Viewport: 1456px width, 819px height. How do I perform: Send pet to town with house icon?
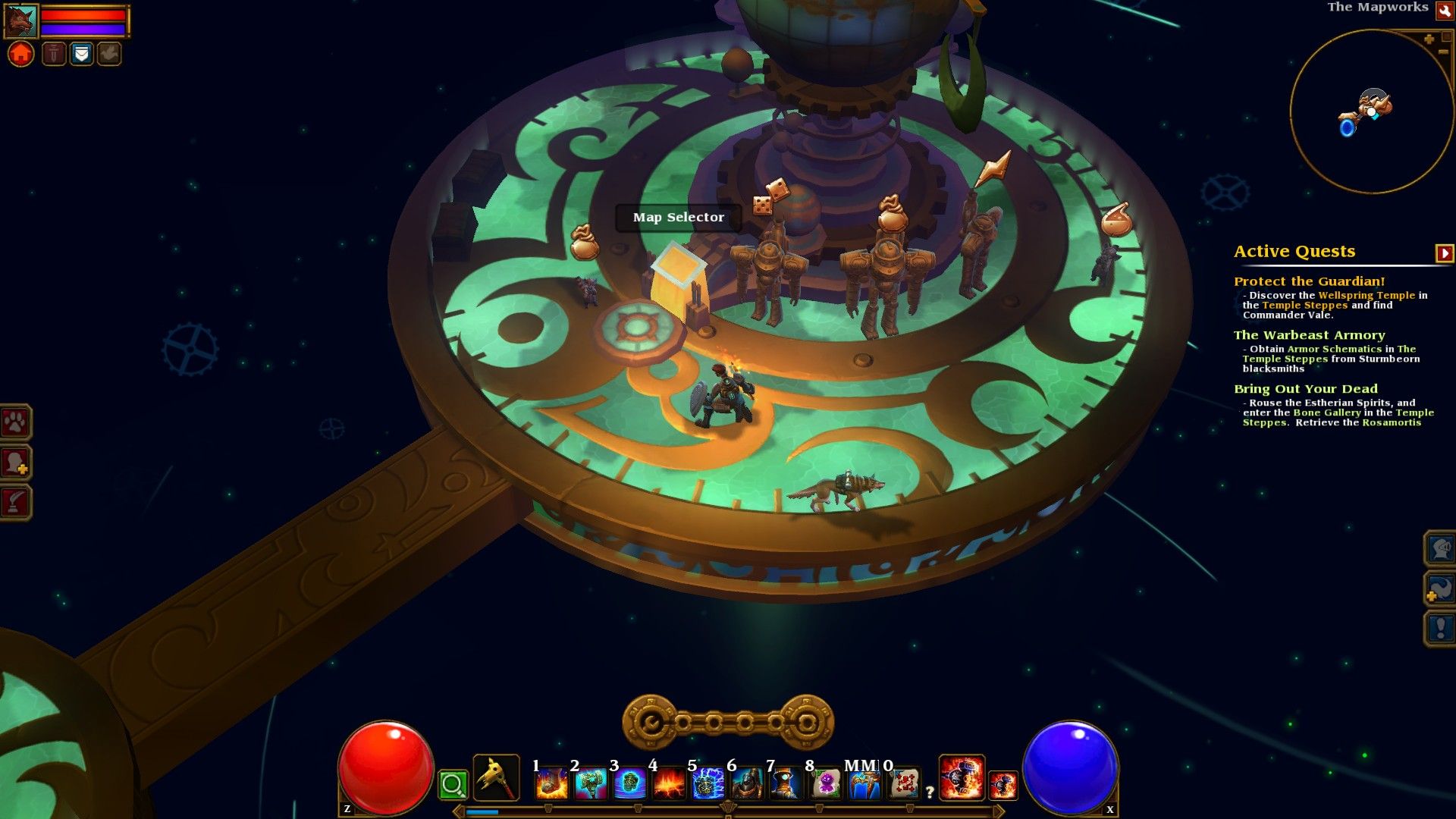pyautogui.click(x=21, y=54)
